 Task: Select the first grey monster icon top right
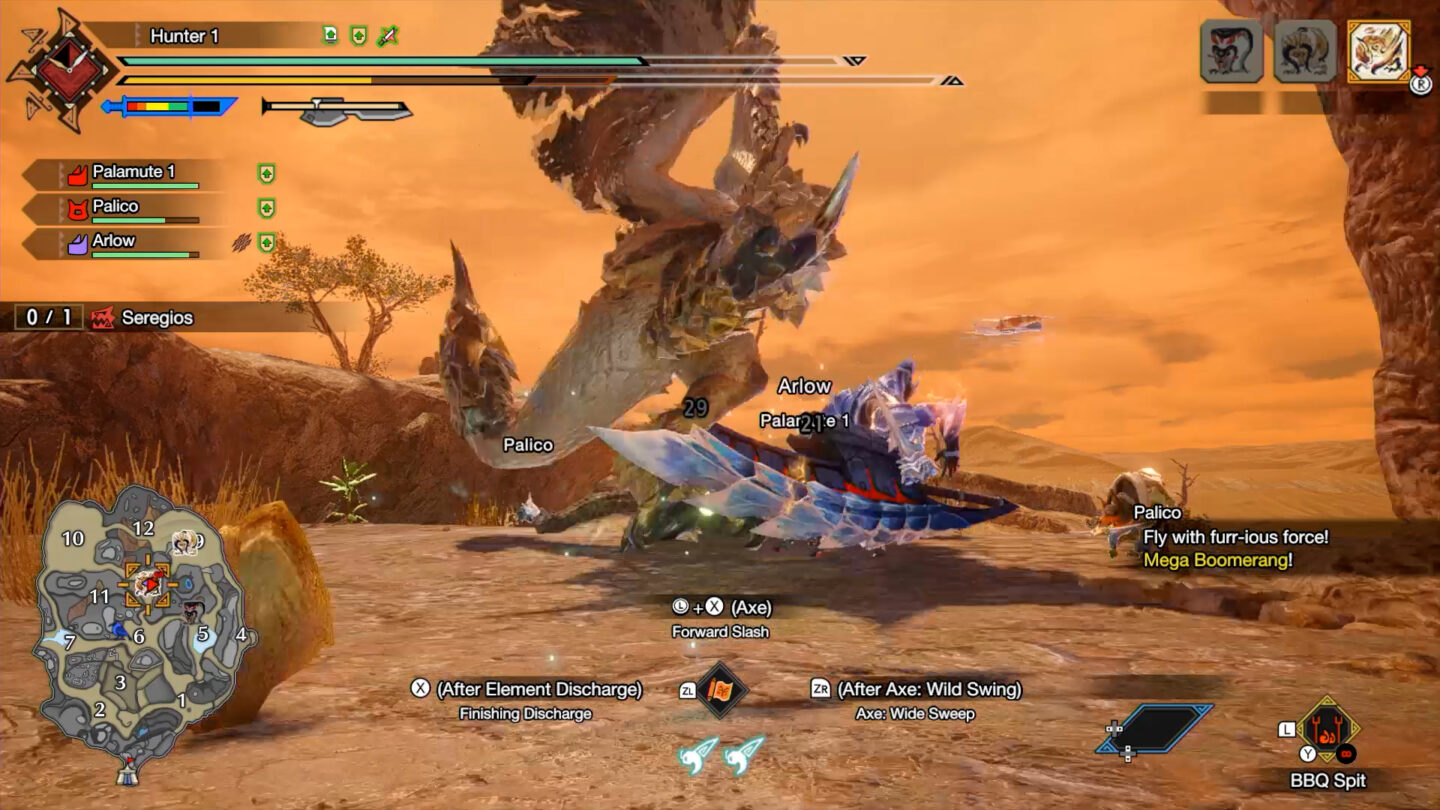[x=1229, y=51]
